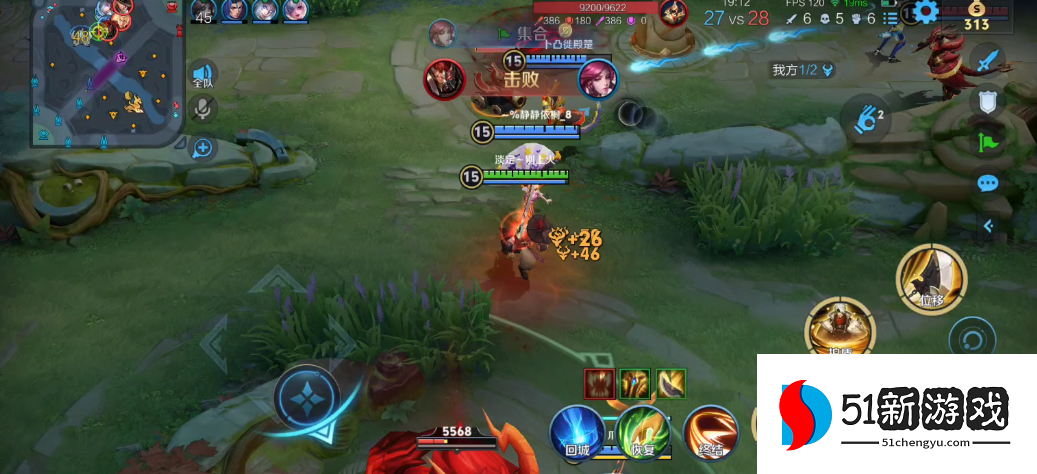Use the 恢复 heal spell
1037x474 pixels.
643,434
